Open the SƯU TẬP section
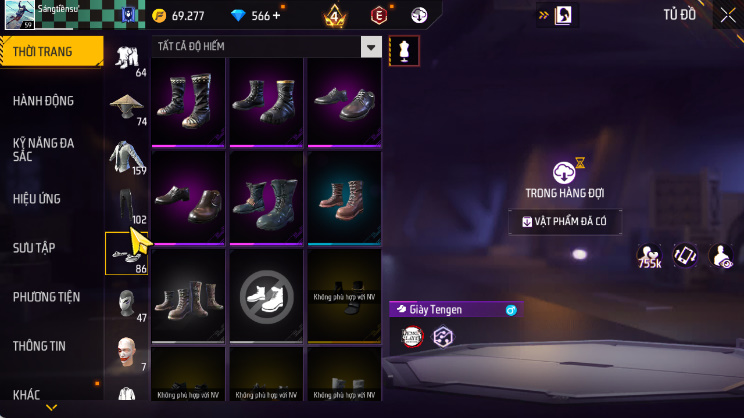The width and height of the screenshot is (744, 418). click(34, 248)
